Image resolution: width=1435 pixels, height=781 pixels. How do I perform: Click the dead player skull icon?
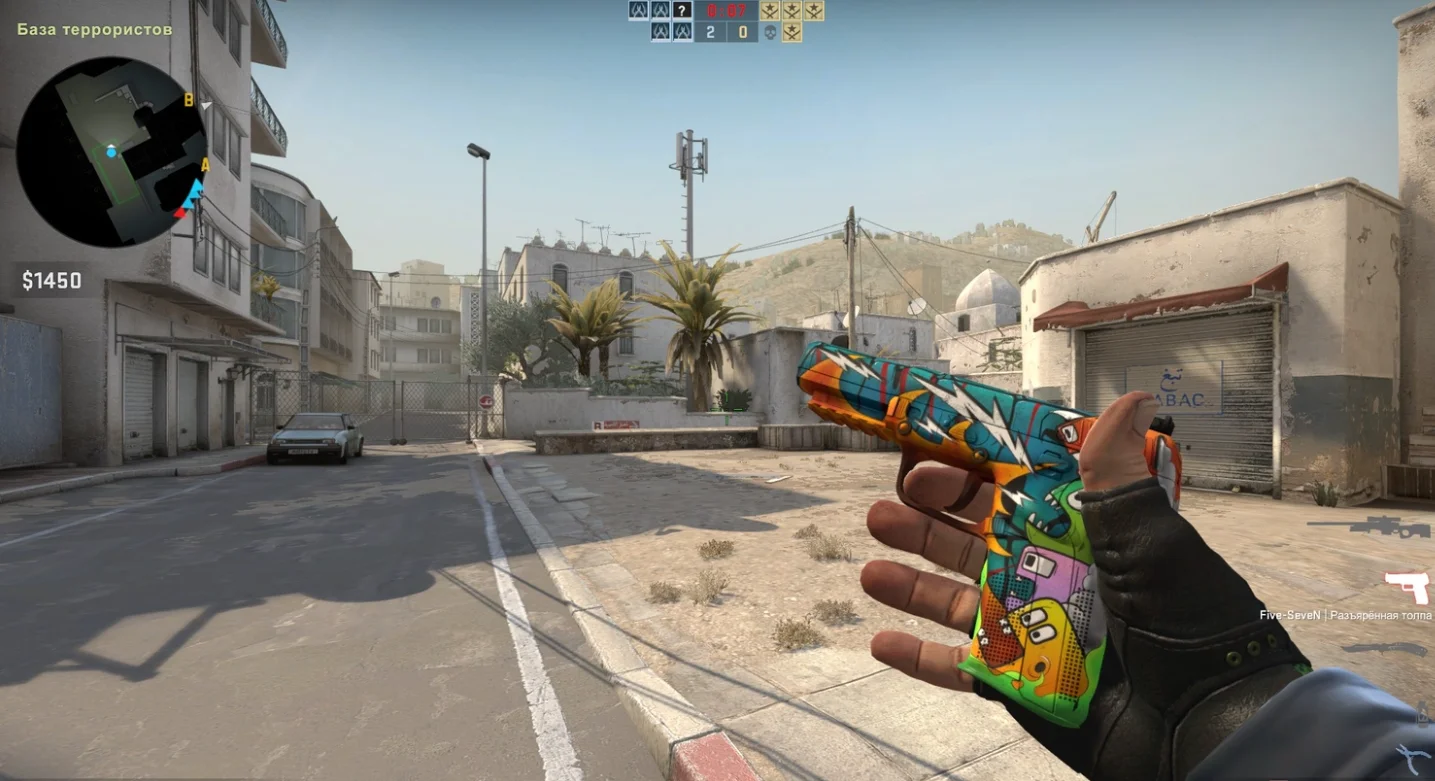(770, 32)
